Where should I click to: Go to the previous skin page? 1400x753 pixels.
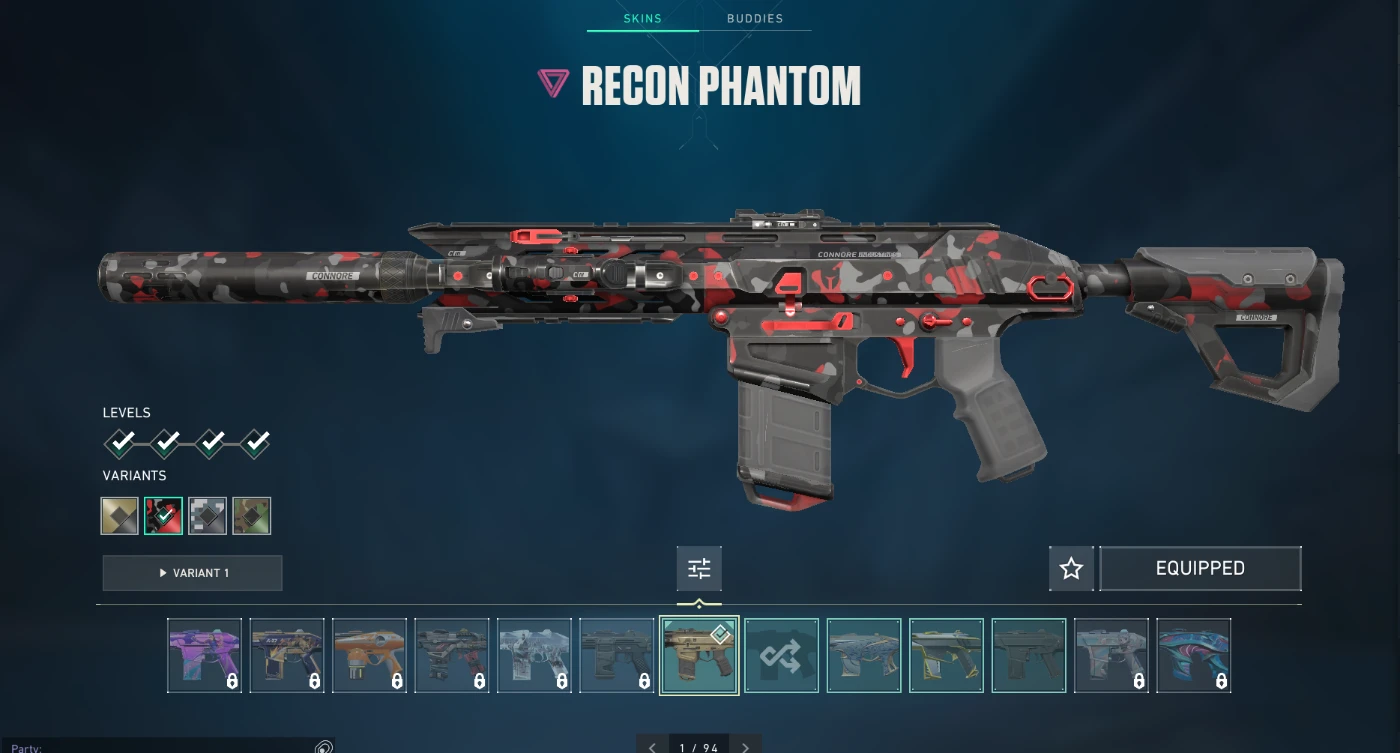point(652,747)
